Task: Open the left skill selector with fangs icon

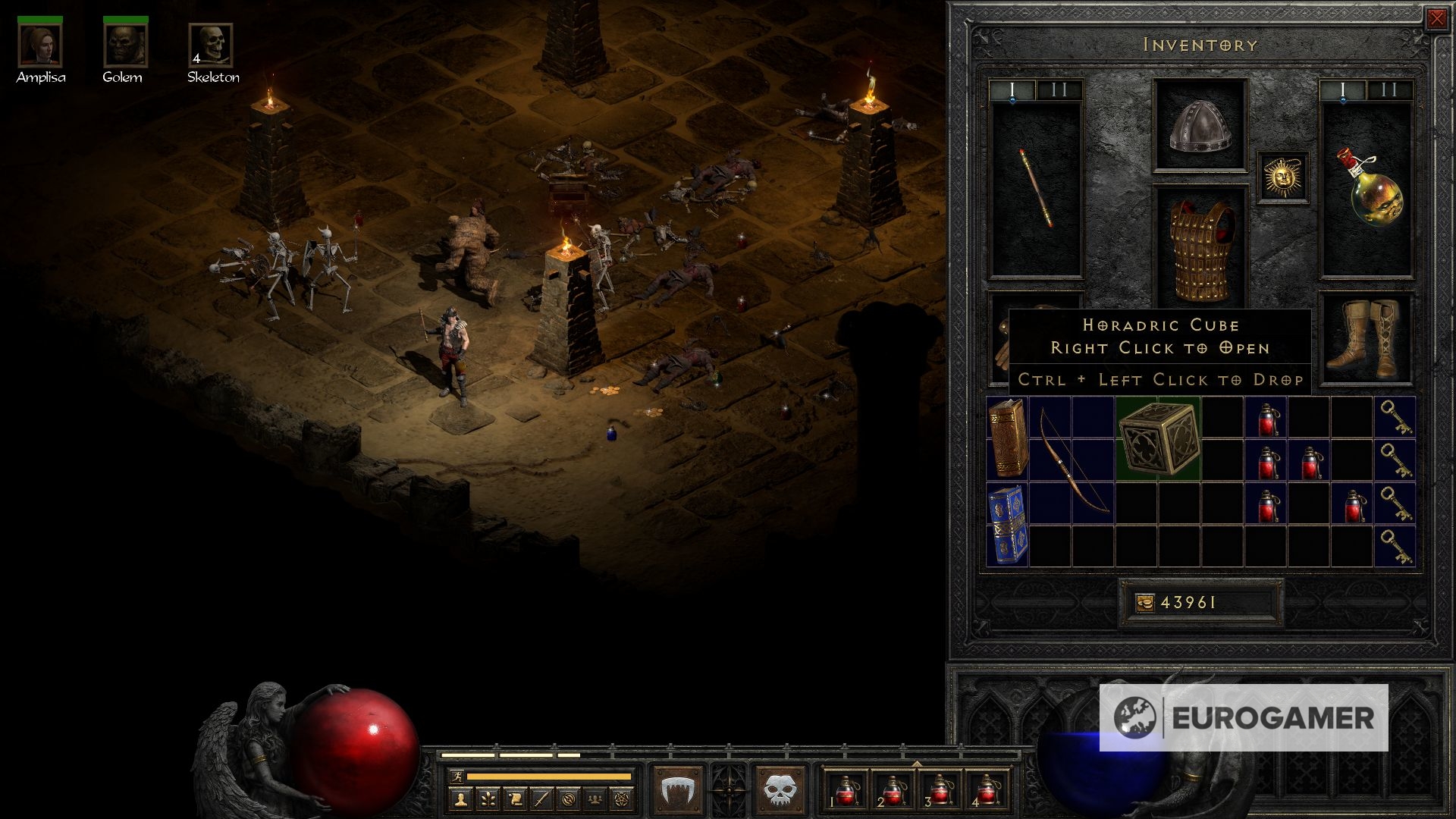Action: pos(677,789)
